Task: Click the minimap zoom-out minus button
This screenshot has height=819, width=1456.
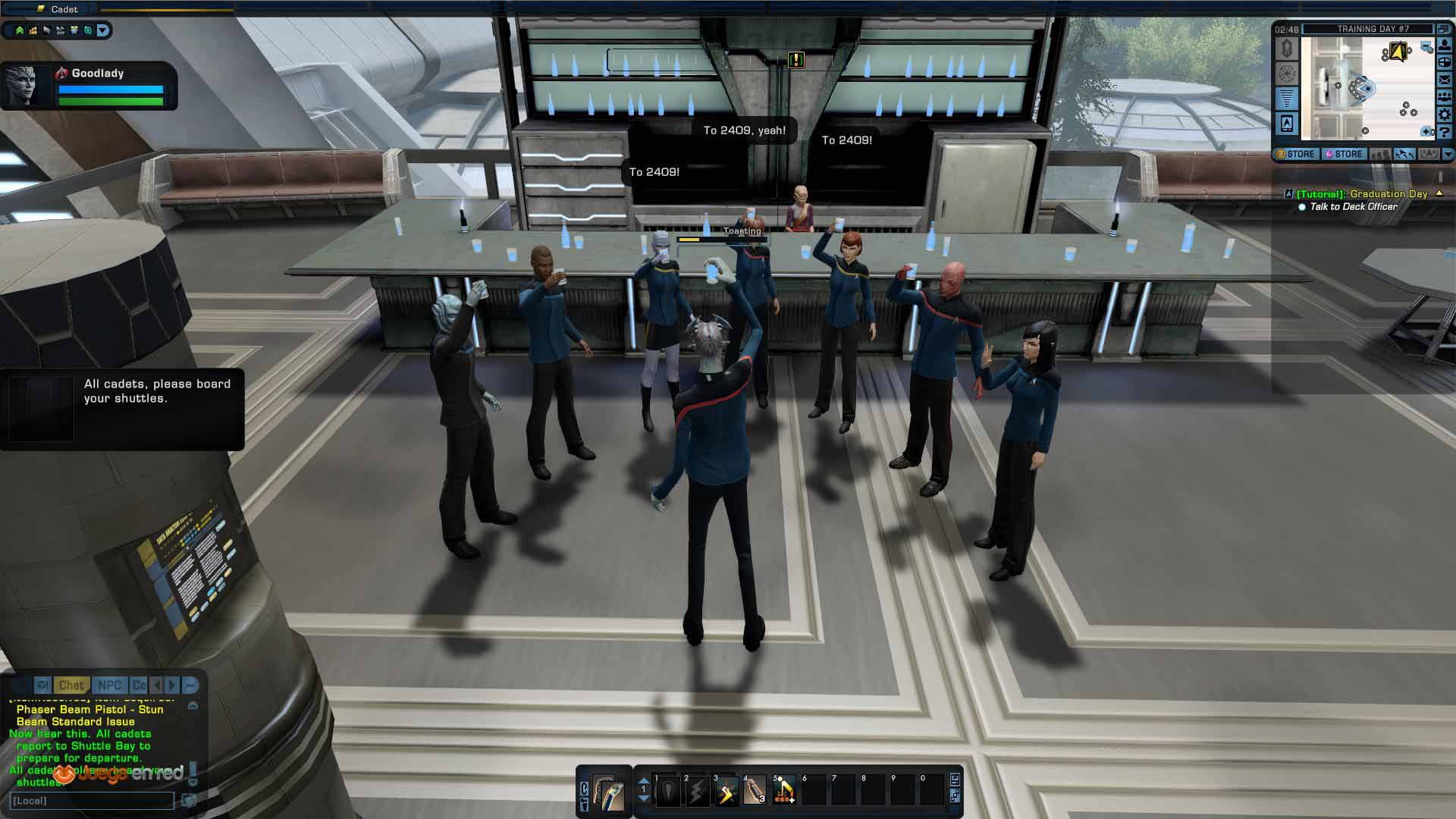Action: (x=1426, y=47)
